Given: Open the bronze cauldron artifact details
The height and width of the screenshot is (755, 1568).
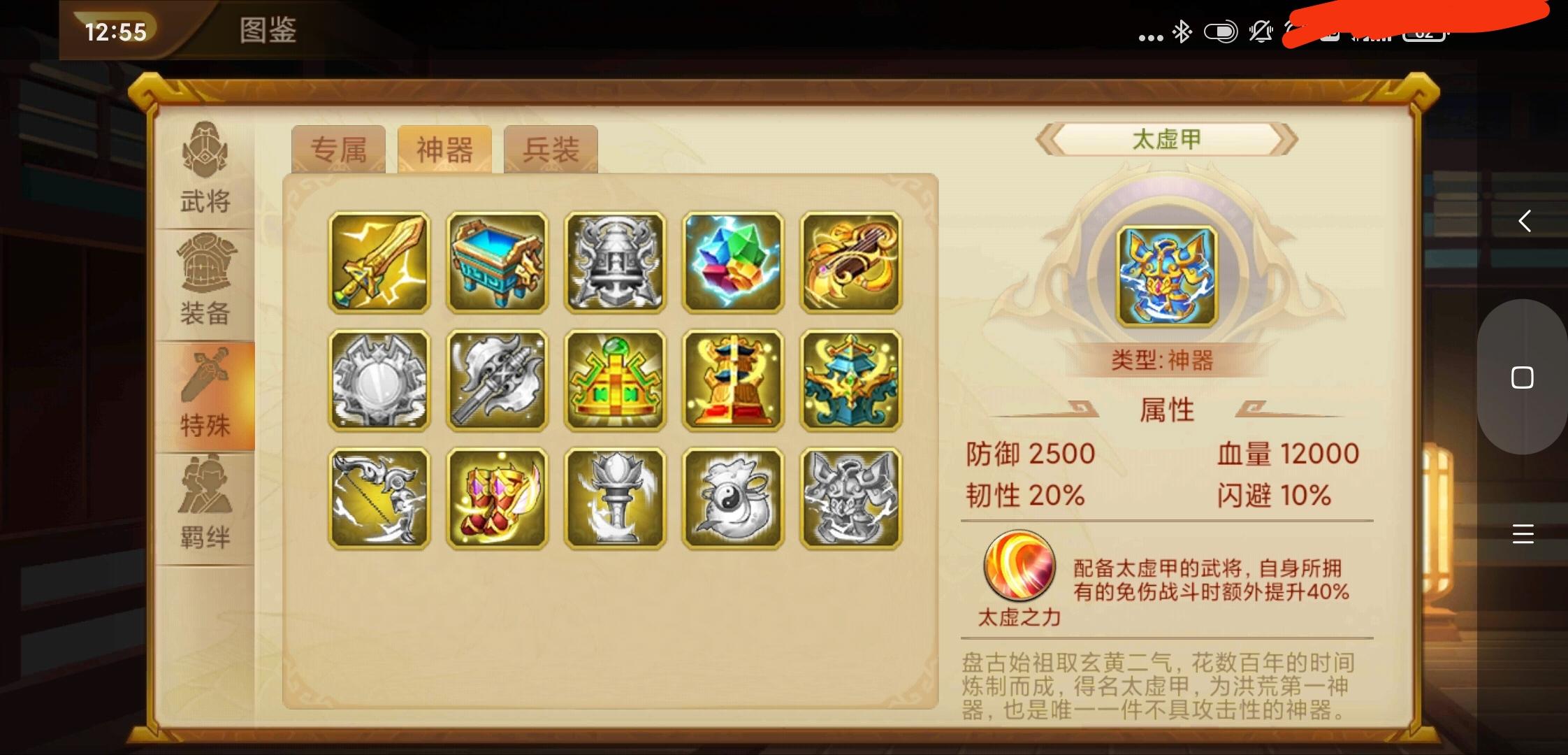Looking at the screenshot, I should (497, 262).
